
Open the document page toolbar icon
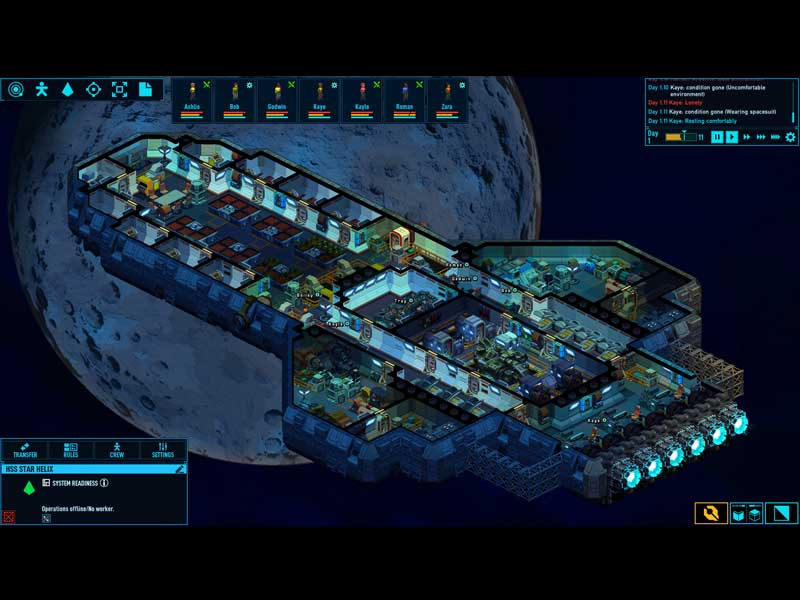pos(146,89)
